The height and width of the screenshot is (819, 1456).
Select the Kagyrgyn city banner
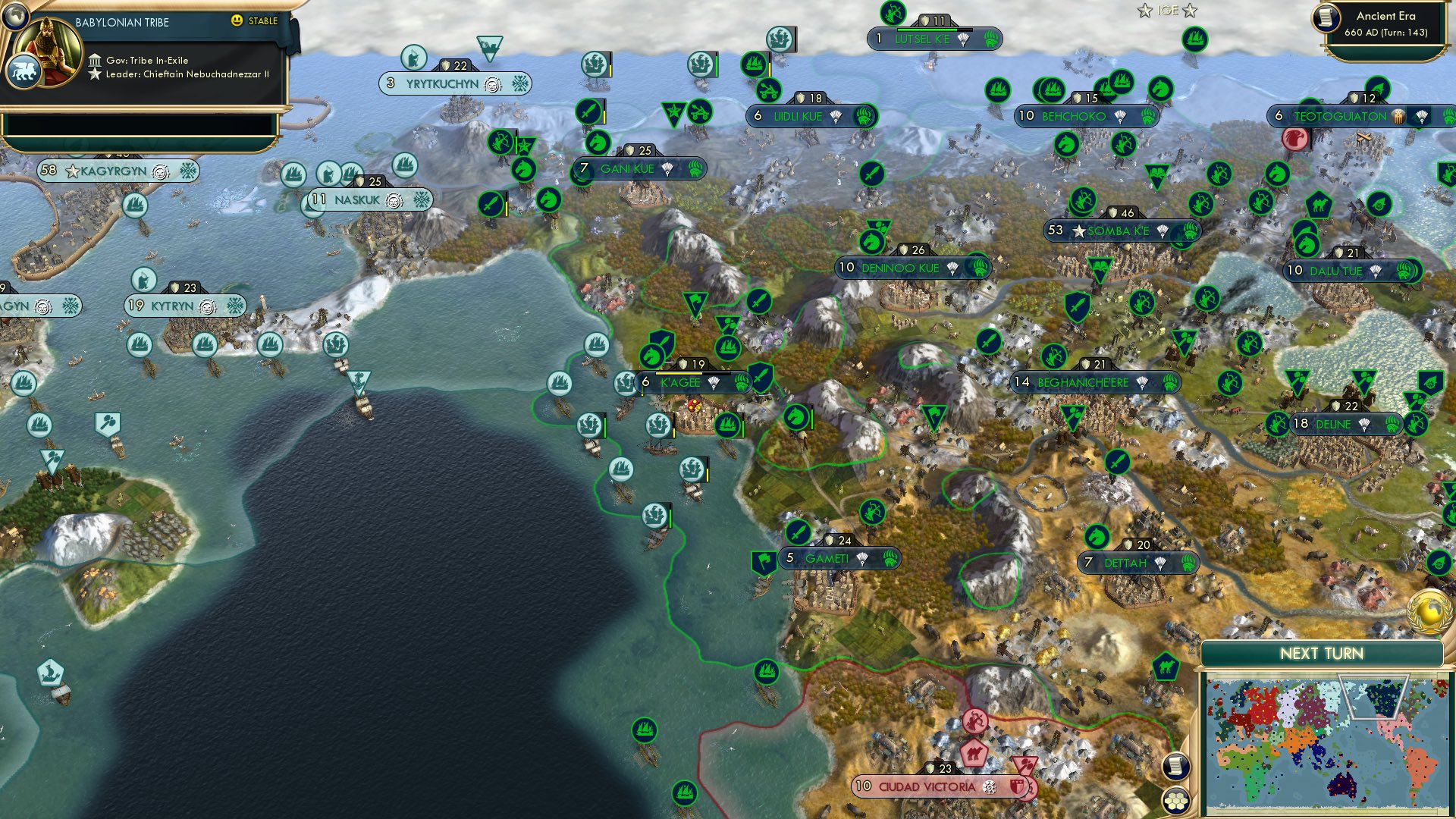click(x=114, y=171)
